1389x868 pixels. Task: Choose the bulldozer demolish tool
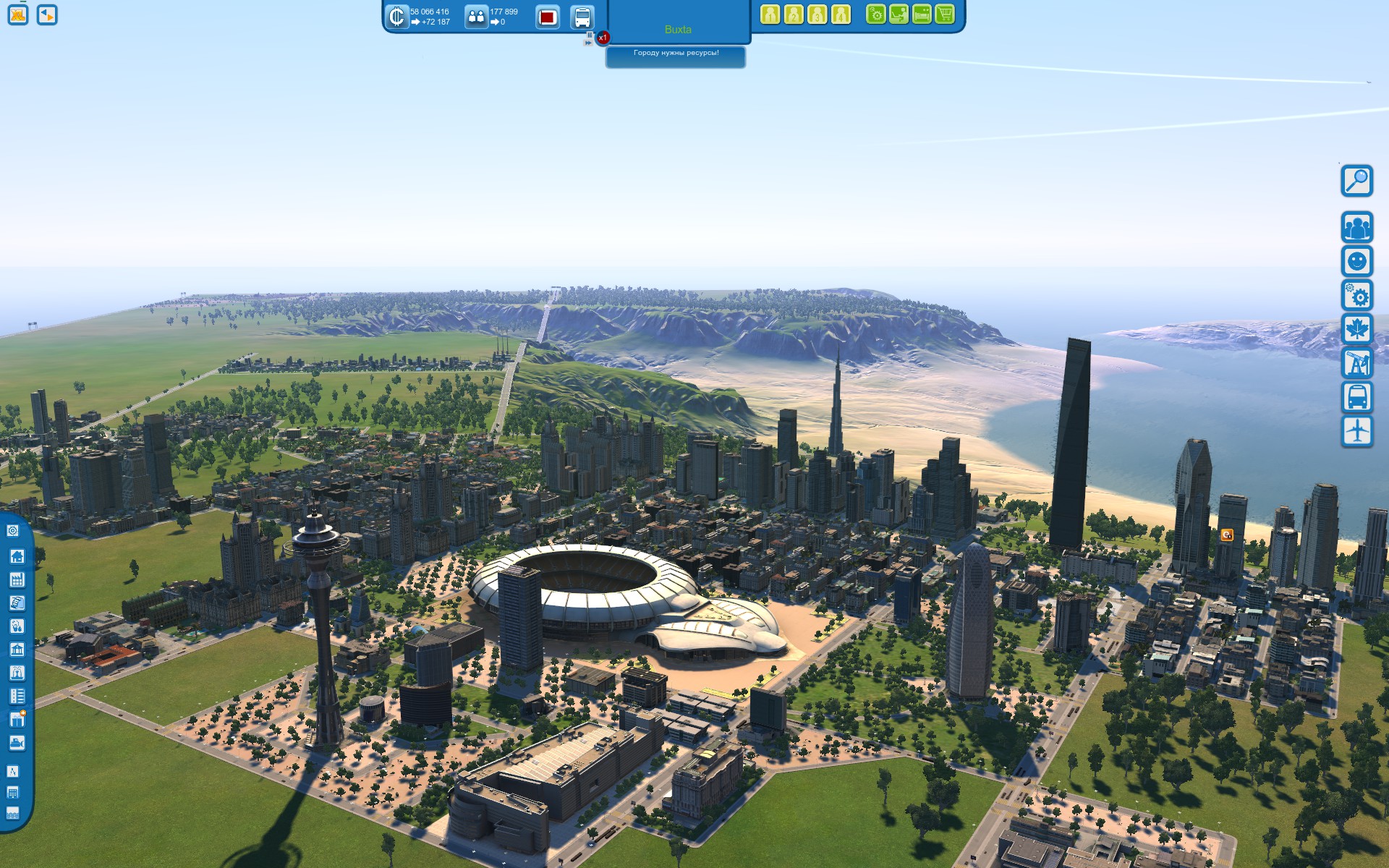click(17, 743)
